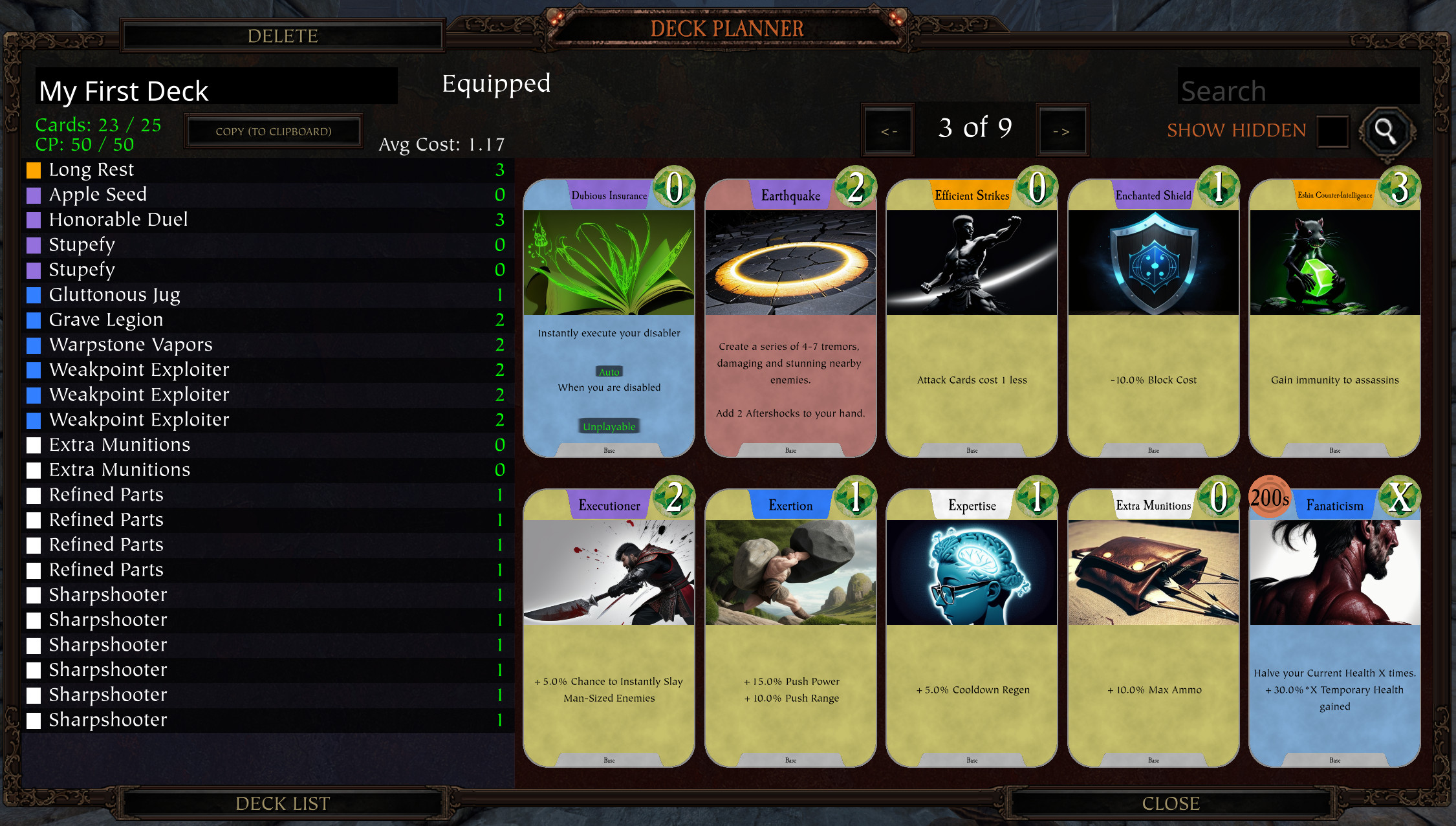Close the Deck Planner
The image size is (1456, 826).
[1171, 803]
